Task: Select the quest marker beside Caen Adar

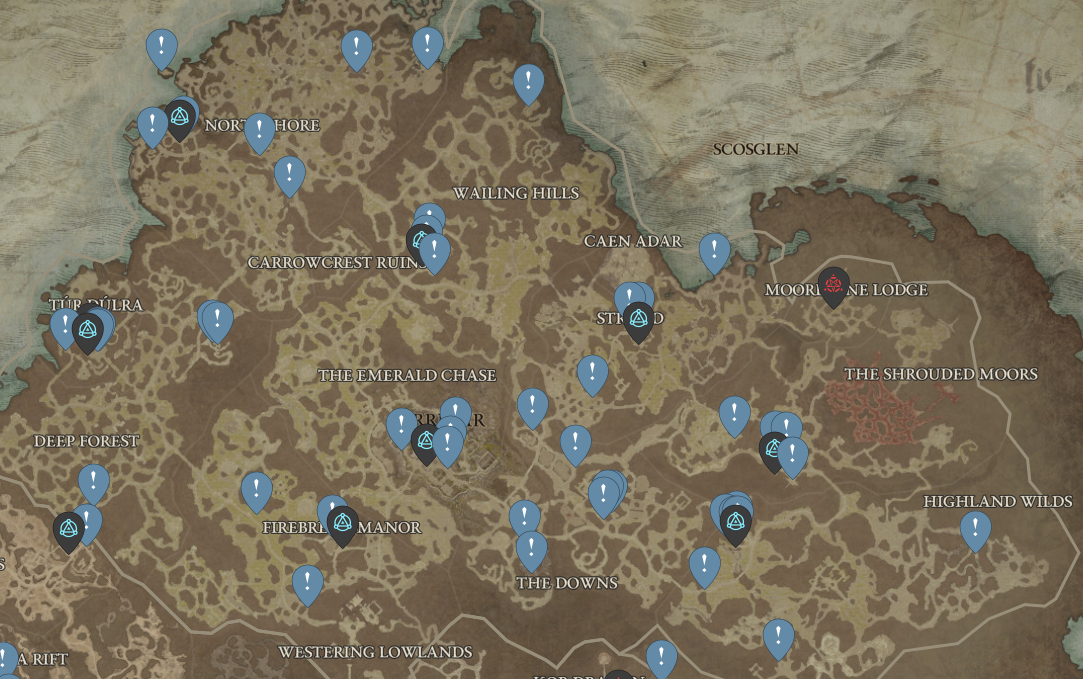Action: 714,251
